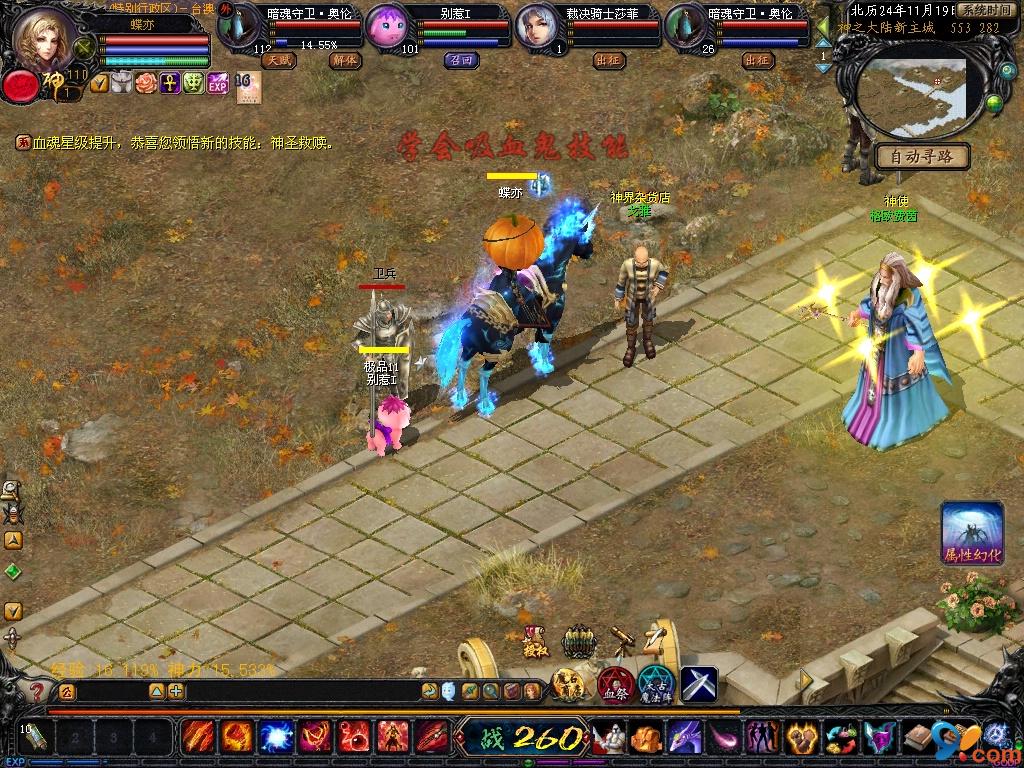Click the purple EXP buff icon
The width and height of the screenshot is (1024, 768).
pyautogui.click(x=218, y=84)
